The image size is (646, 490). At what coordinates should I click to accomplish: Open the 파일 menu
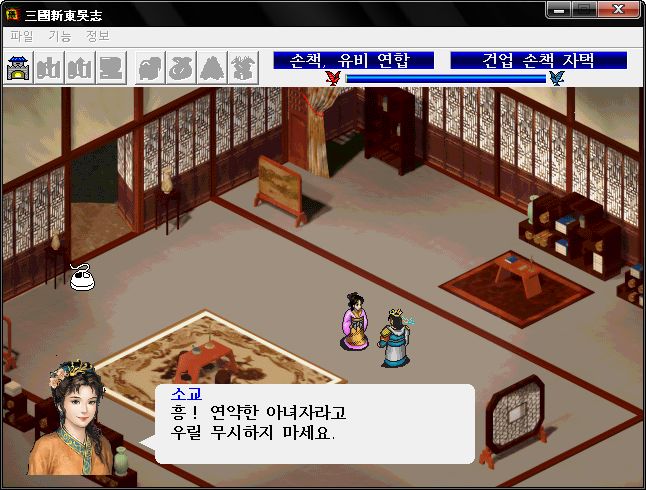pos(21,36)
